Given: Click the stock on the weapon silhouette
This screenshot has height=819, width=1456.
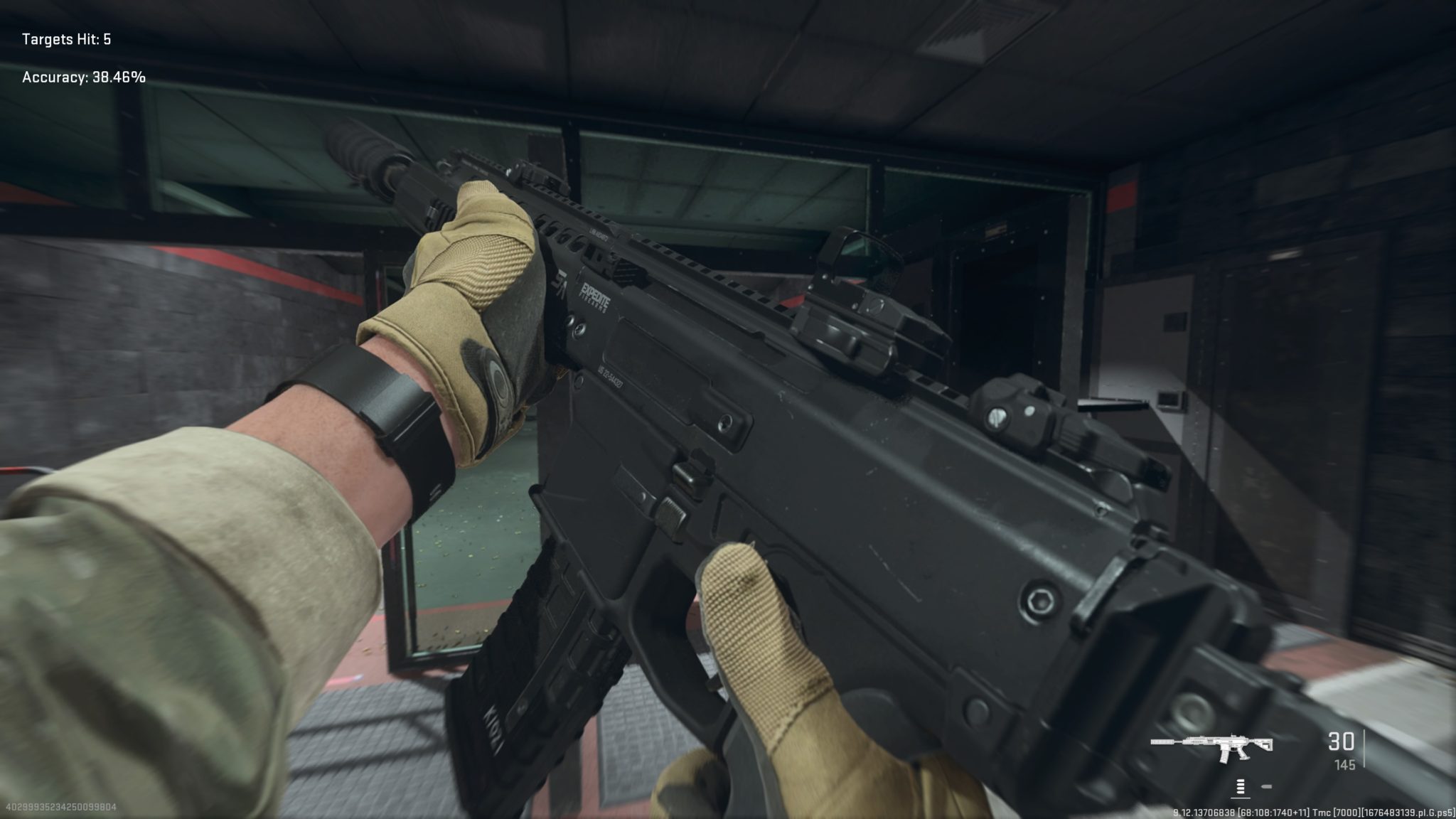Looking at the screenshot, I should pos(1265,743).
